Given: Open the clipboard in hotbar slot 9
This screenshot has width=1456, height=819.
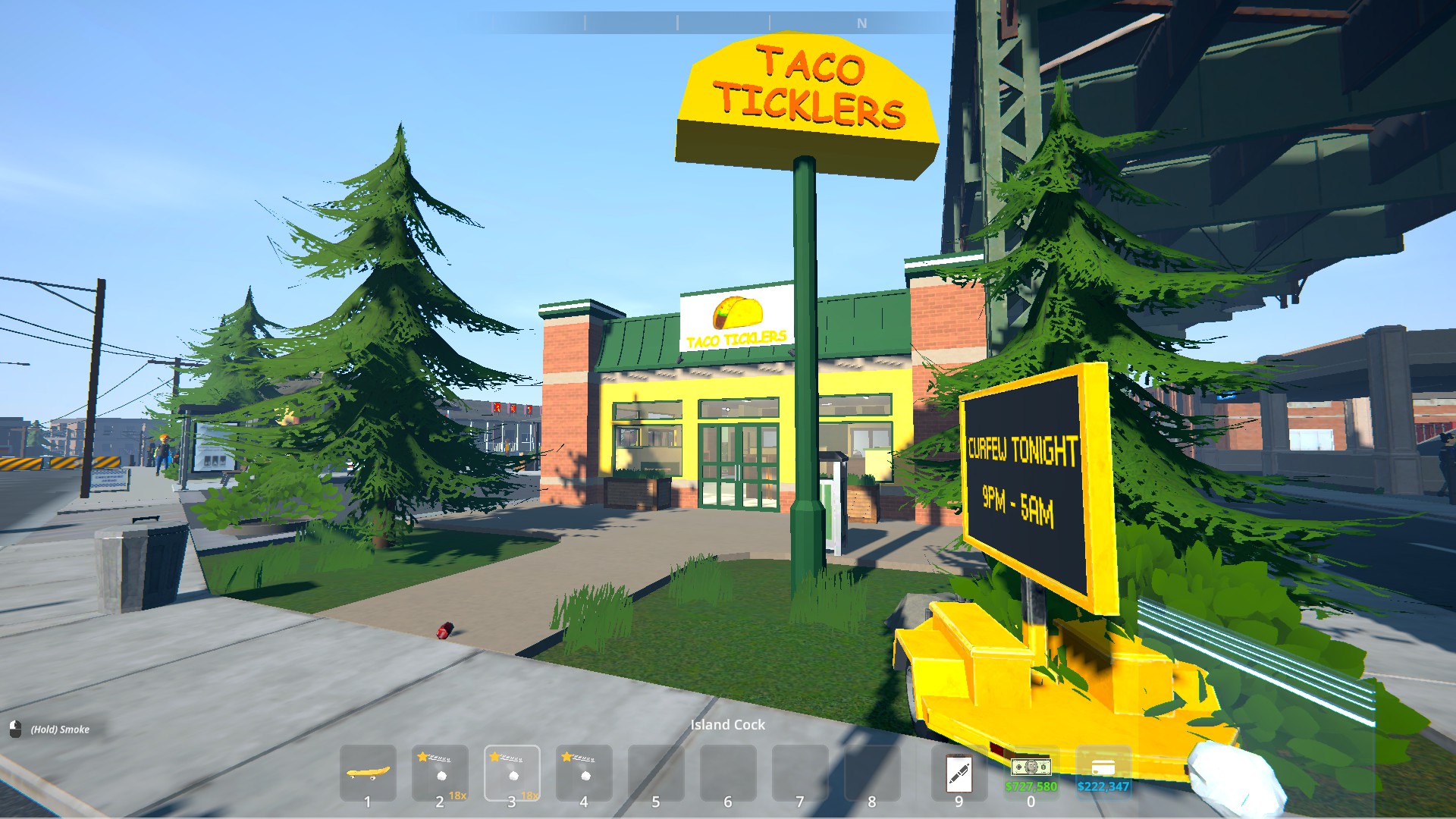Looking at the screenshot, I should [x=959, y=773].
